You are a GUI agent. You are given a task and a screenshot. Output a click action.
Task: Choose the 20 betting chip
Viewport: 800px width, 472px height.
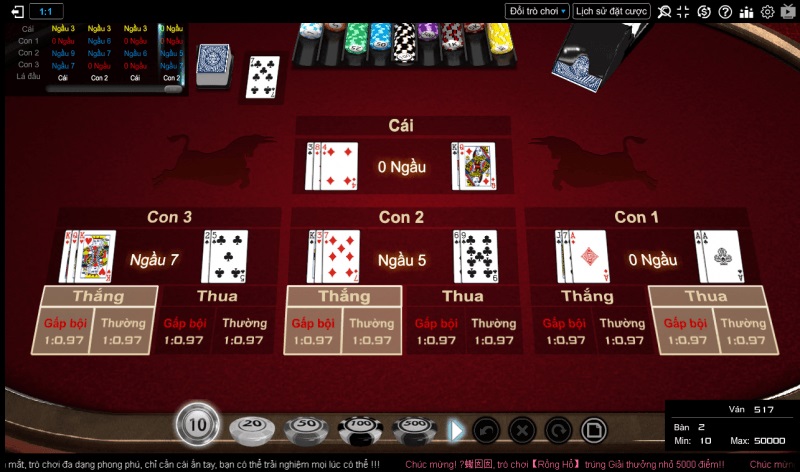250,428
